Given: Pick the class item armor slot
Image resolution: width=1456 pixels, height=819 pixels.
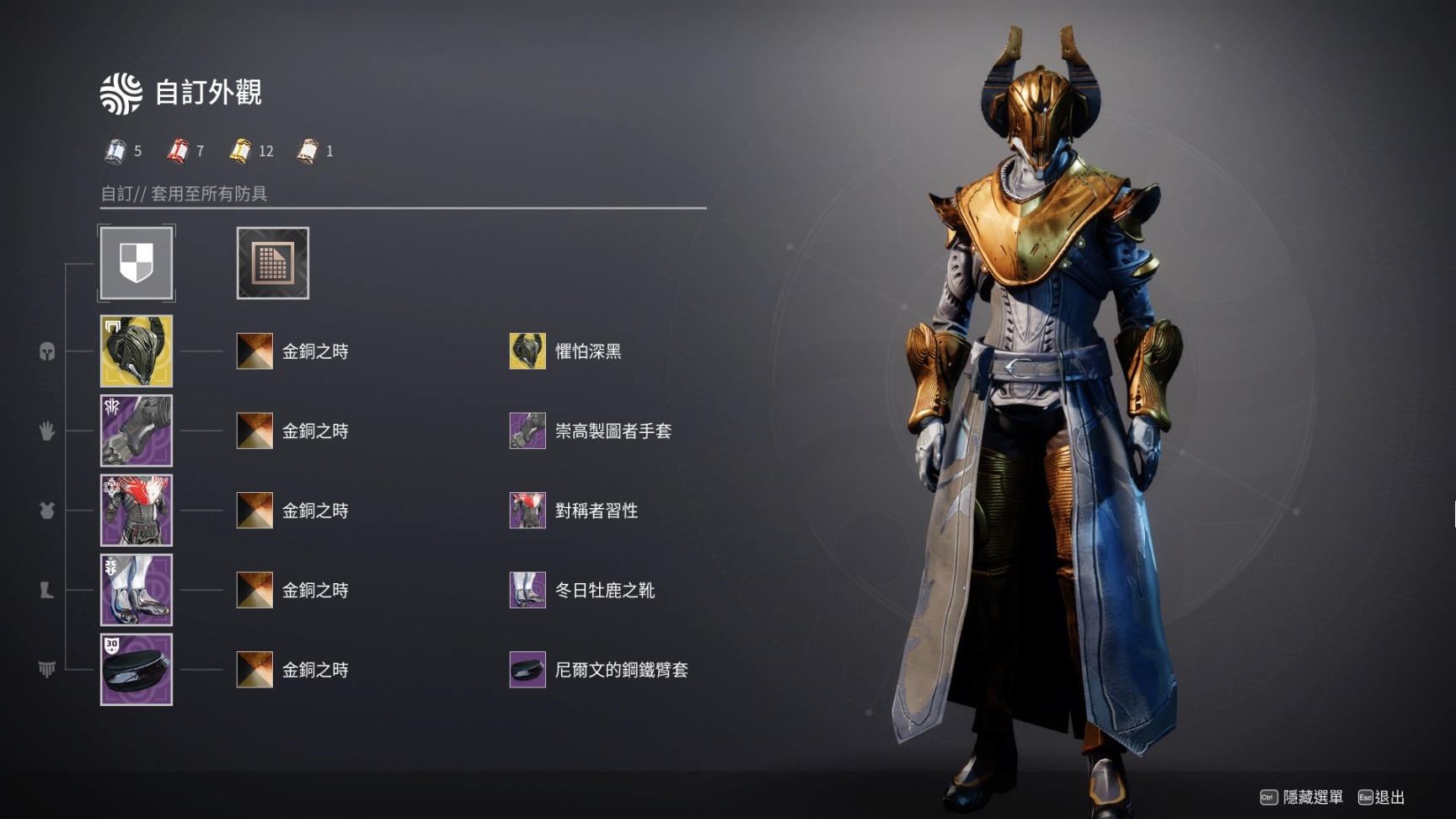Looking at the screenshot, I should pyautogui.click(x=136, y=670).
